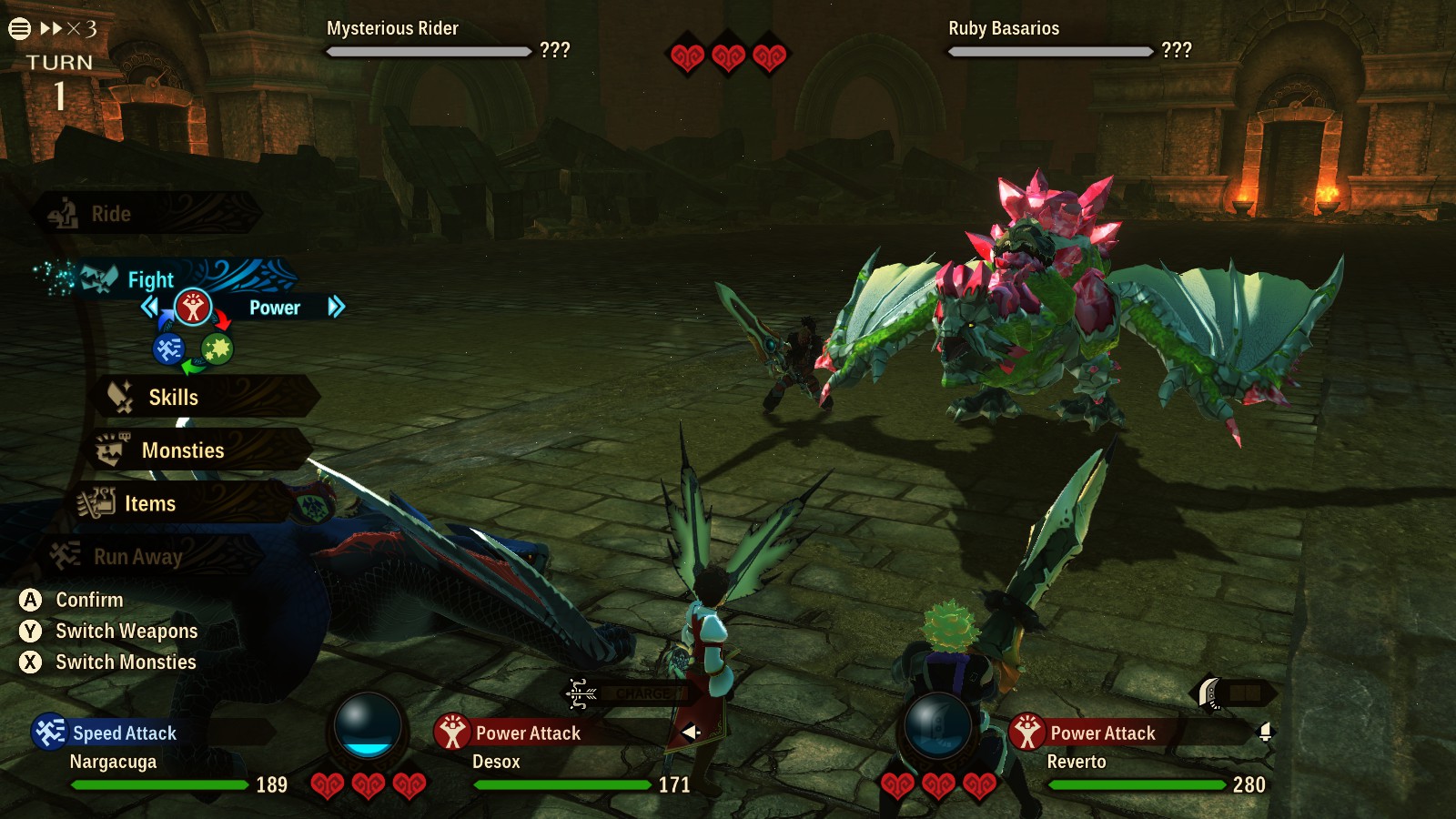Click the right double-chevron beside Power
The height and width of the screenshot is (819, 1456).
[x=337, y=308]
